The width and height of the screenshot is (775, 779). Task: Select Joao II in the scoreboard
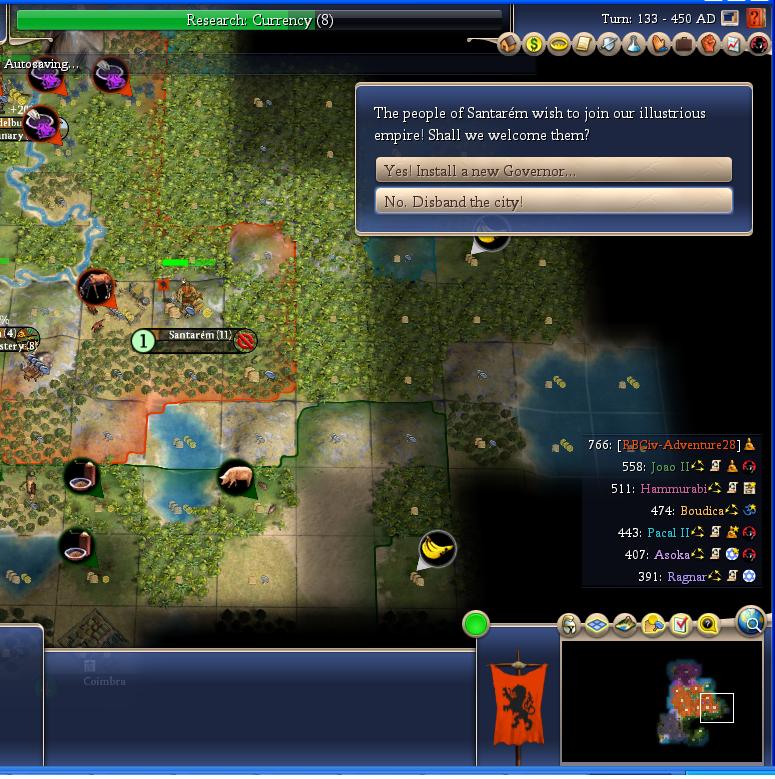pos(670,466)
